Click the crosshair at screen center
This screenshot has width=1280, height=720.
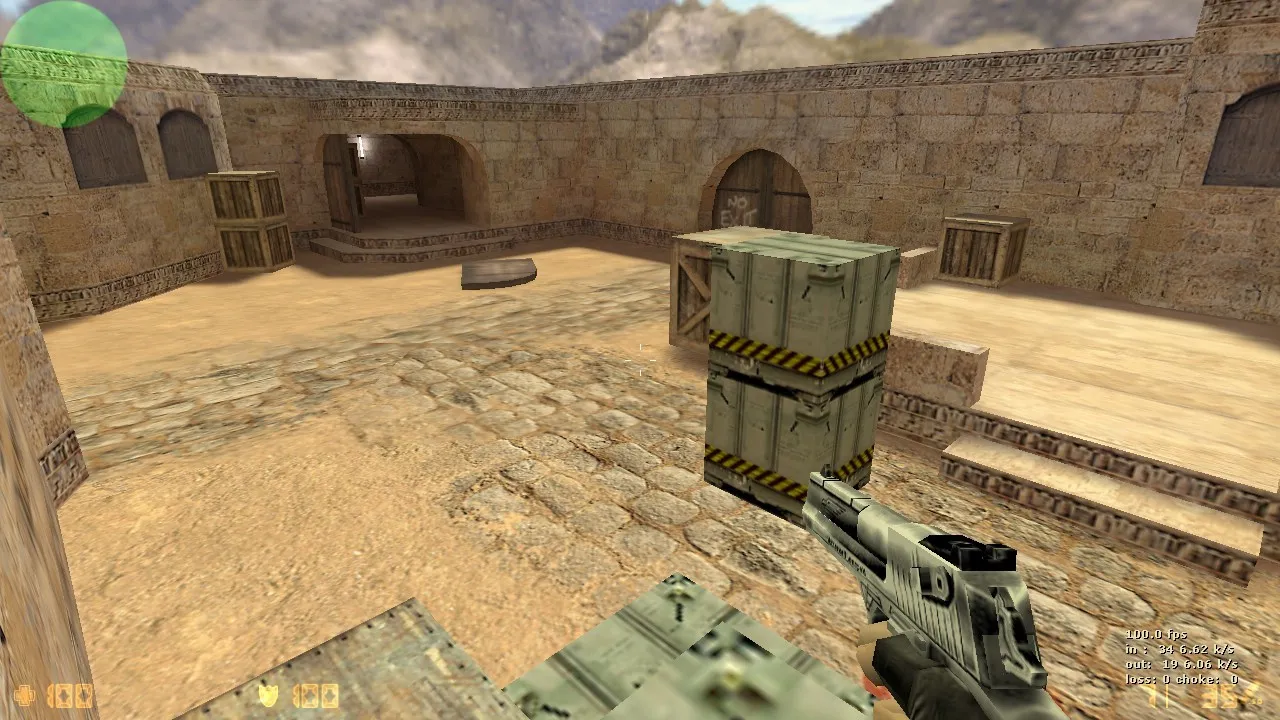(x=640, y=360)
